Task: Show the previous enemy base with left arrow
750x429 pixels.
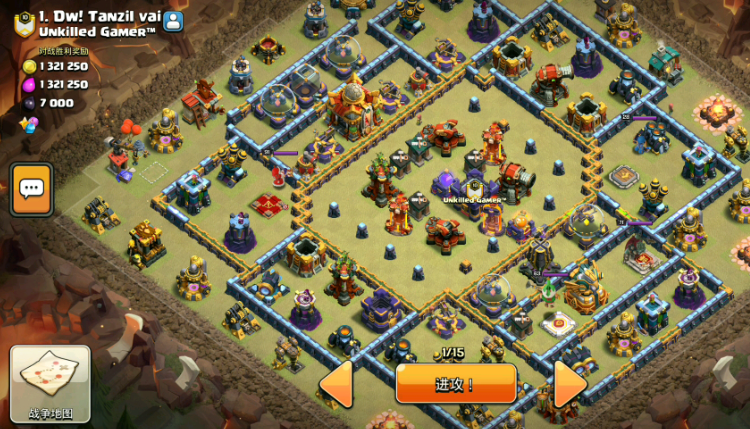Action: click(x=336, y=384)
